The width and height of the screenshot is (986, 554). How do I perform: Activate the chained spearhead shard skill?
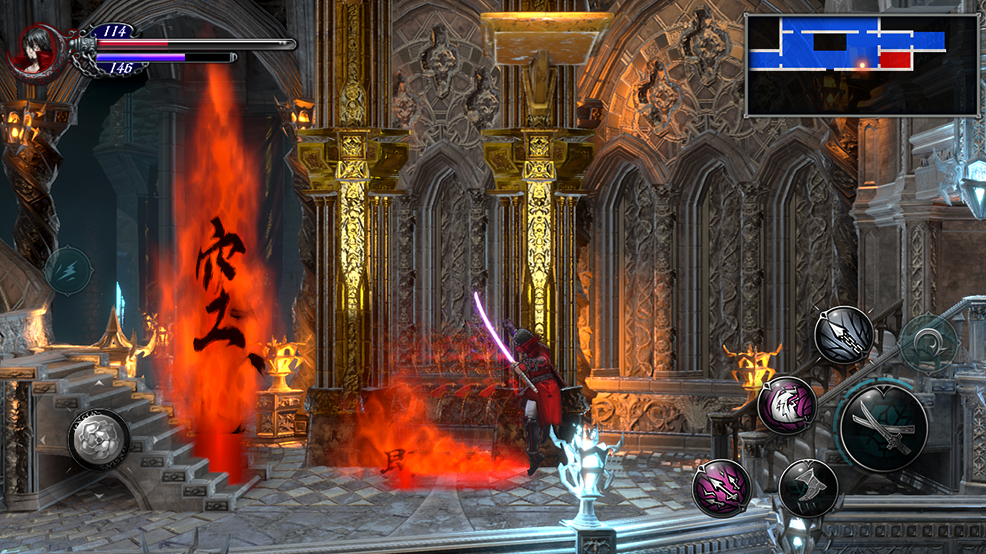tap(843, 335)
